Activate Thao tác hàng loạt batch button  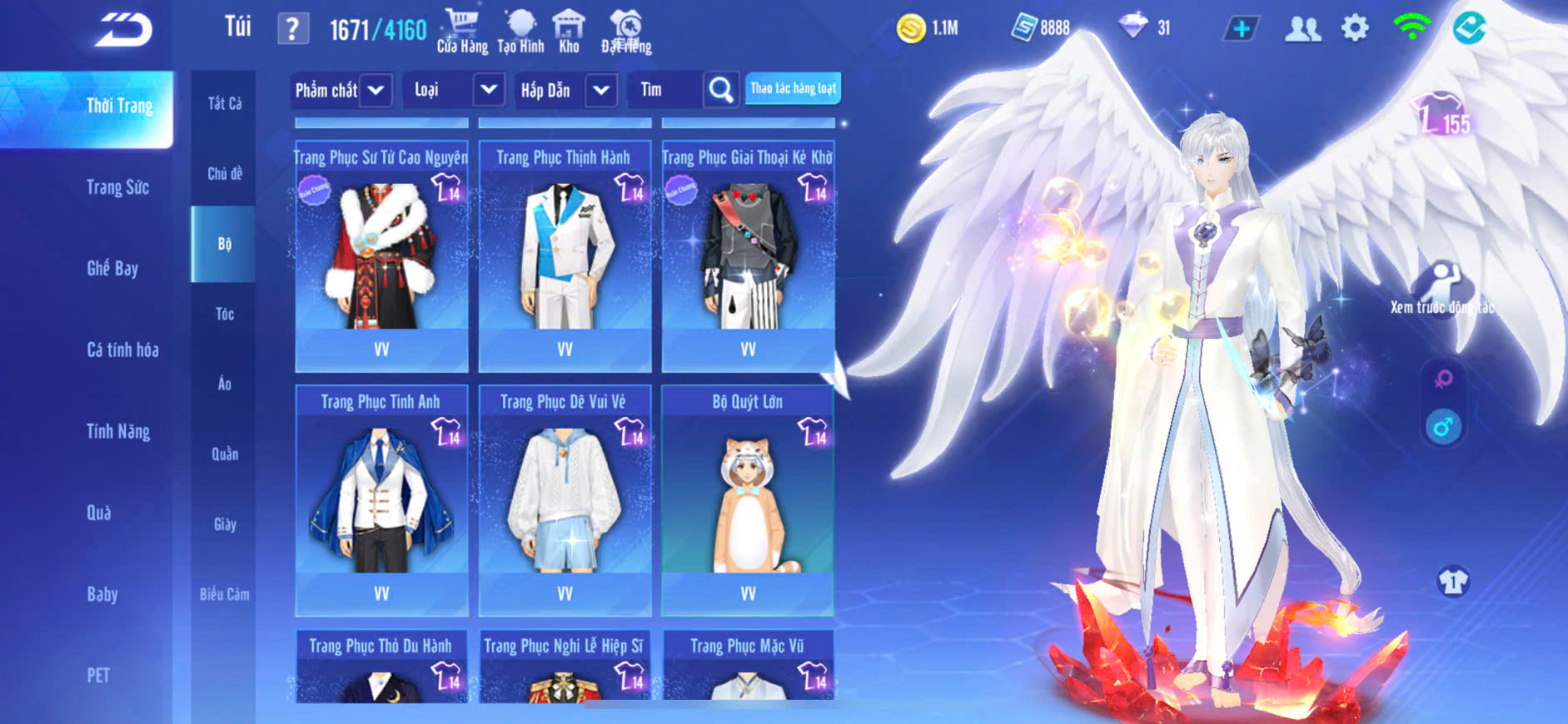point(793,88)
